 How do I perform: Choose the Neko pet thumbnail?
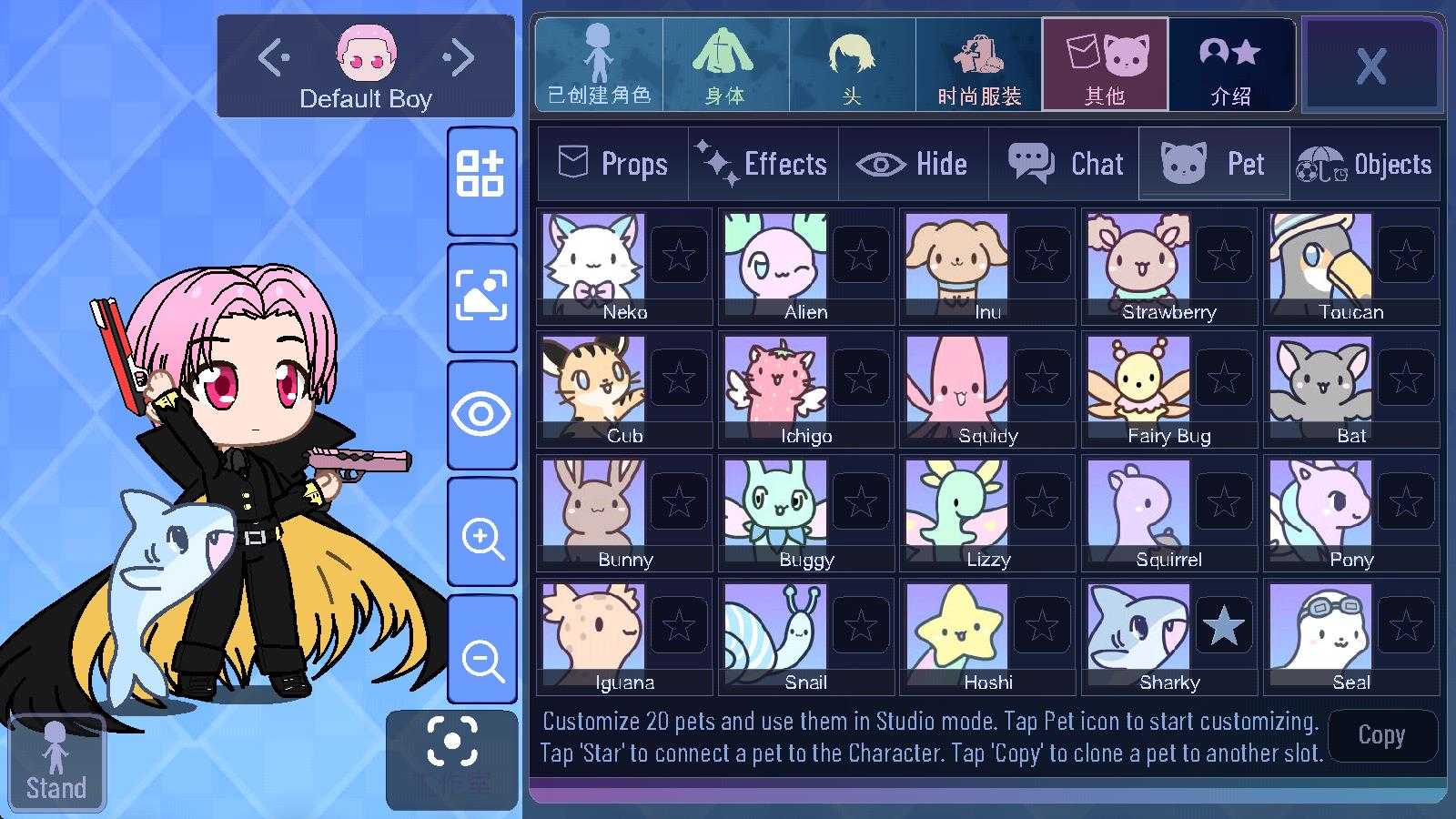tap(593, 261)
